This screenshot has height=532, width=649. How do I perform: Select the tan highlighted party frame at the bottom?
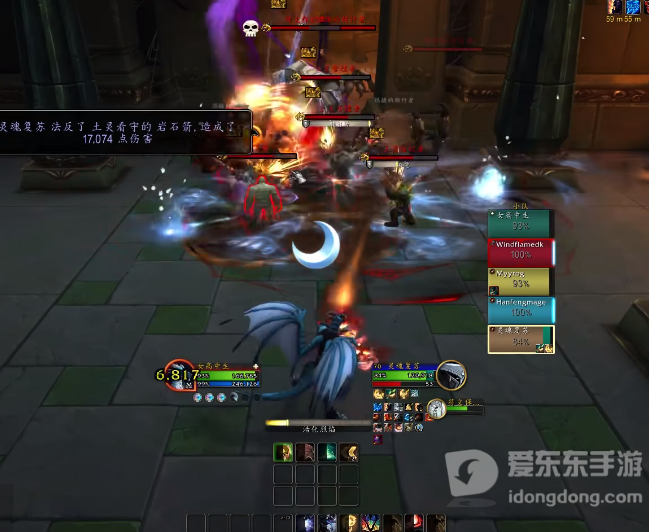click(x=520, y=339)
